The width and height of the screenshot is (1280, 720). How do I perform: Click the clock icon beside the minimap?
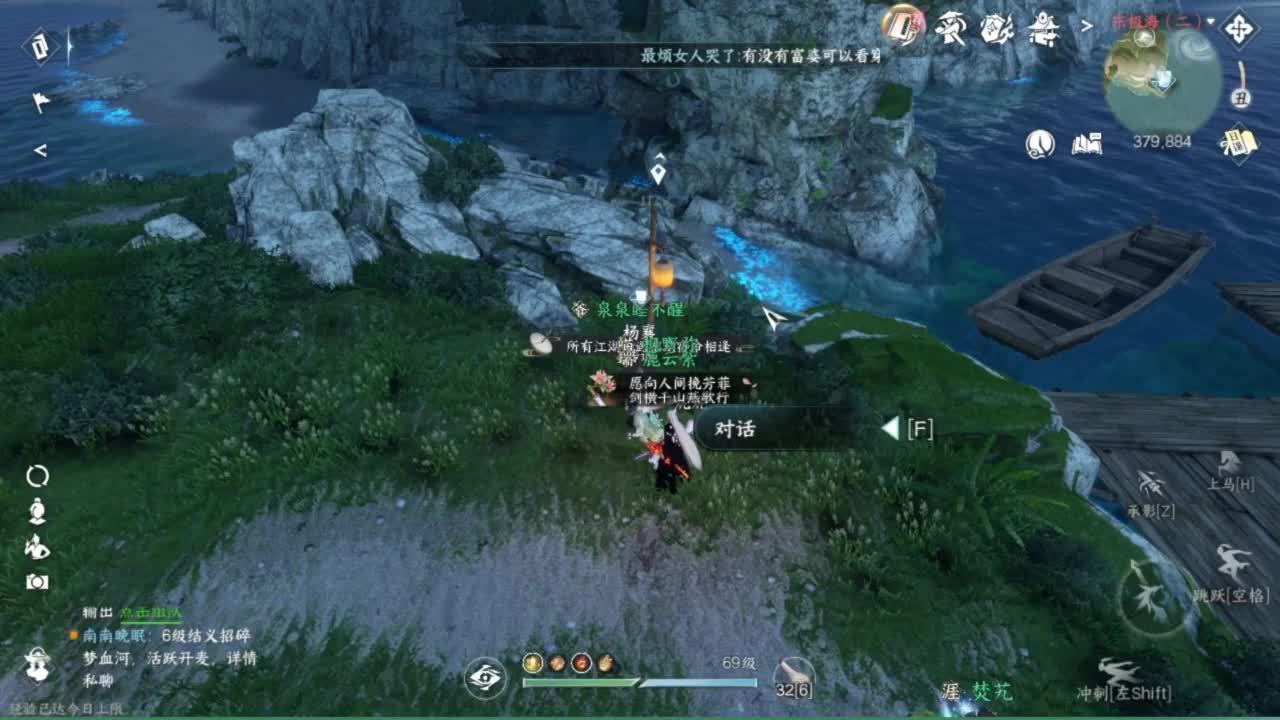click(1038, 143)
